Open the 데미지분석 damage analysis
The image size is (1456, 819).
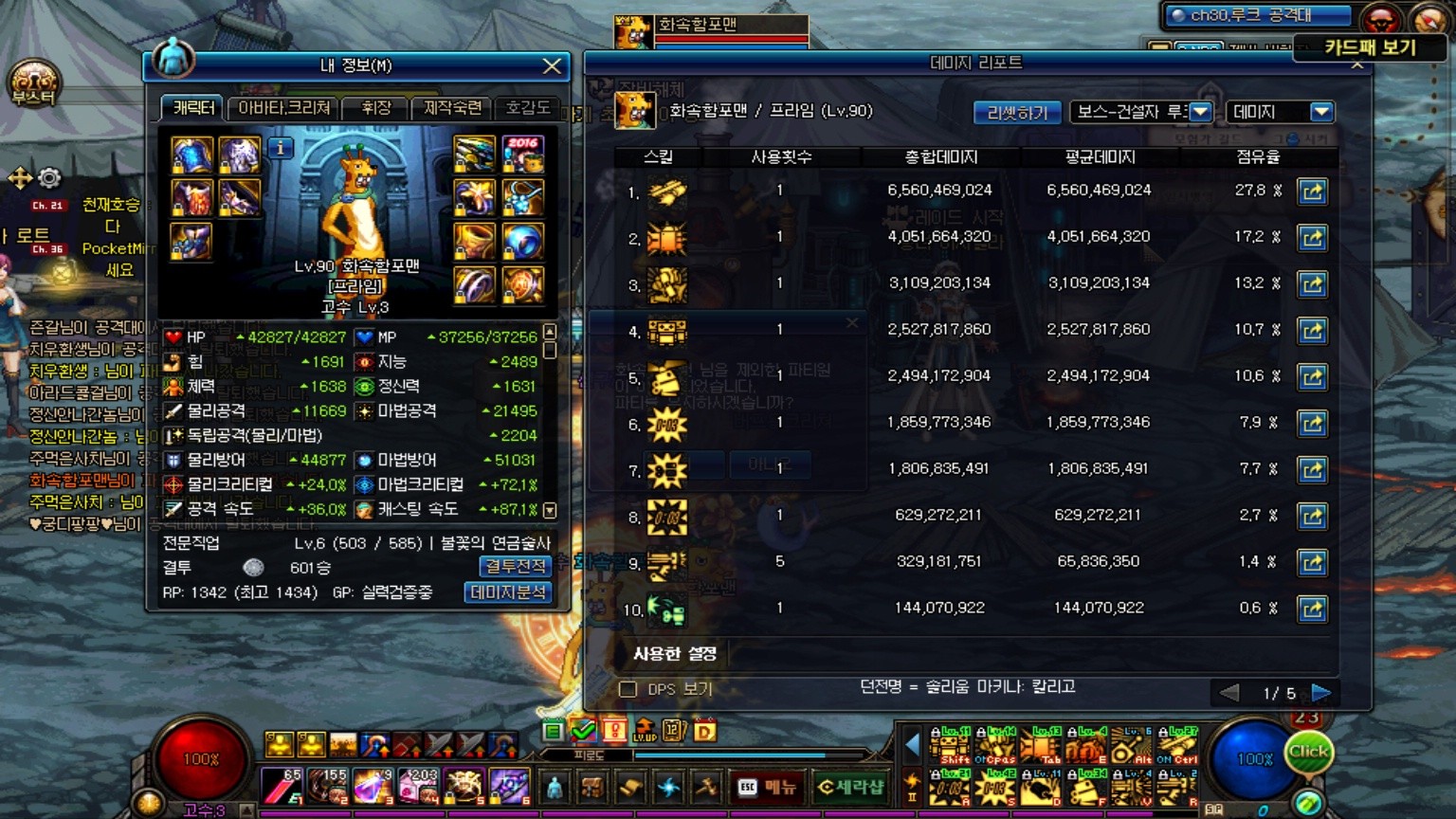pos(508,592)
